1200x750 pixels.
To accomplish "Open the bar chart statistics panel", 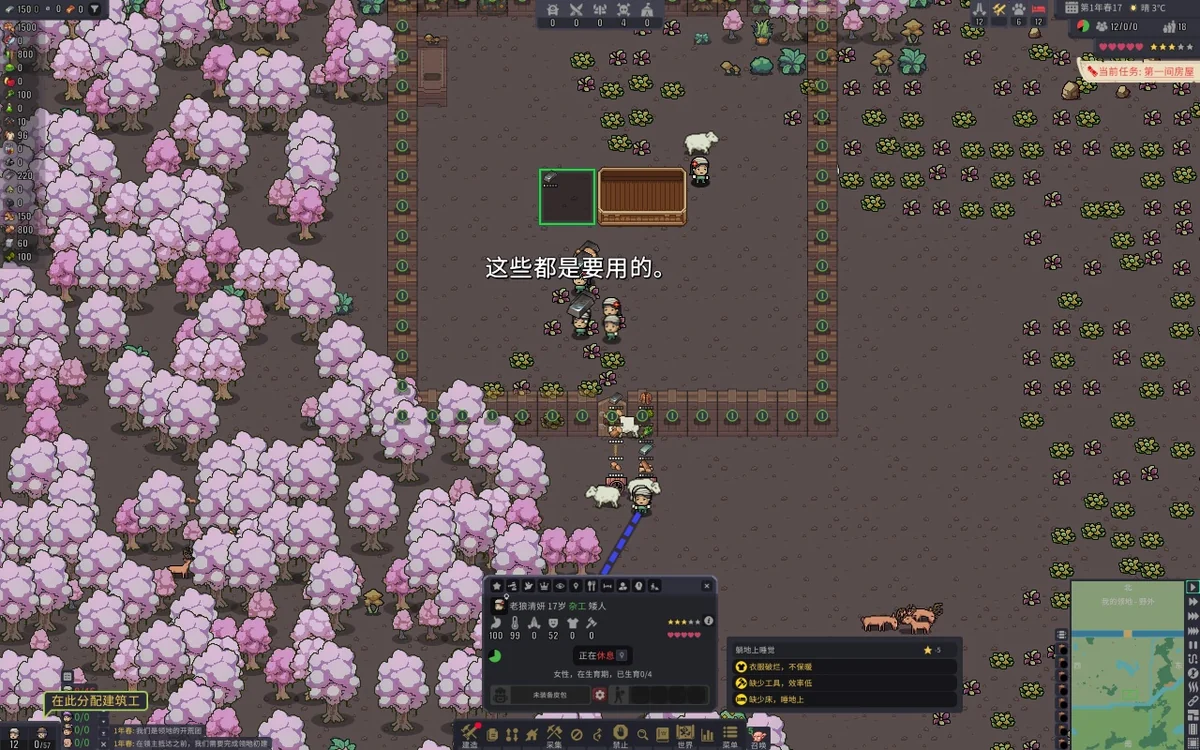I will pyautogui.click(x=707, y=734).
